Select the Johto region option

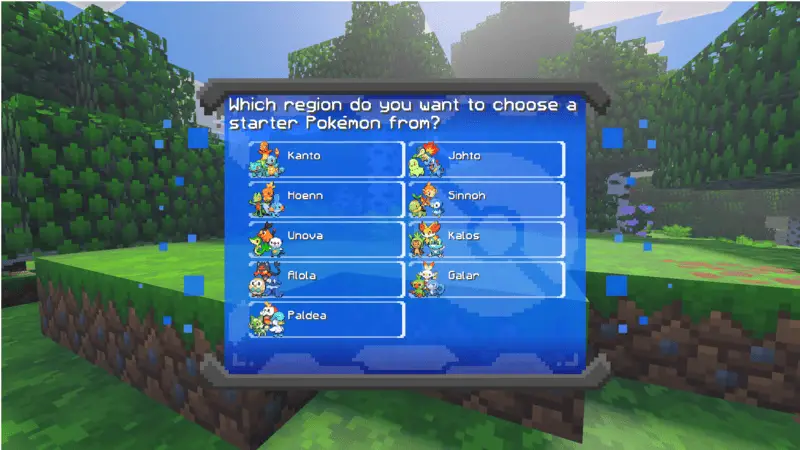coord(486,159)
